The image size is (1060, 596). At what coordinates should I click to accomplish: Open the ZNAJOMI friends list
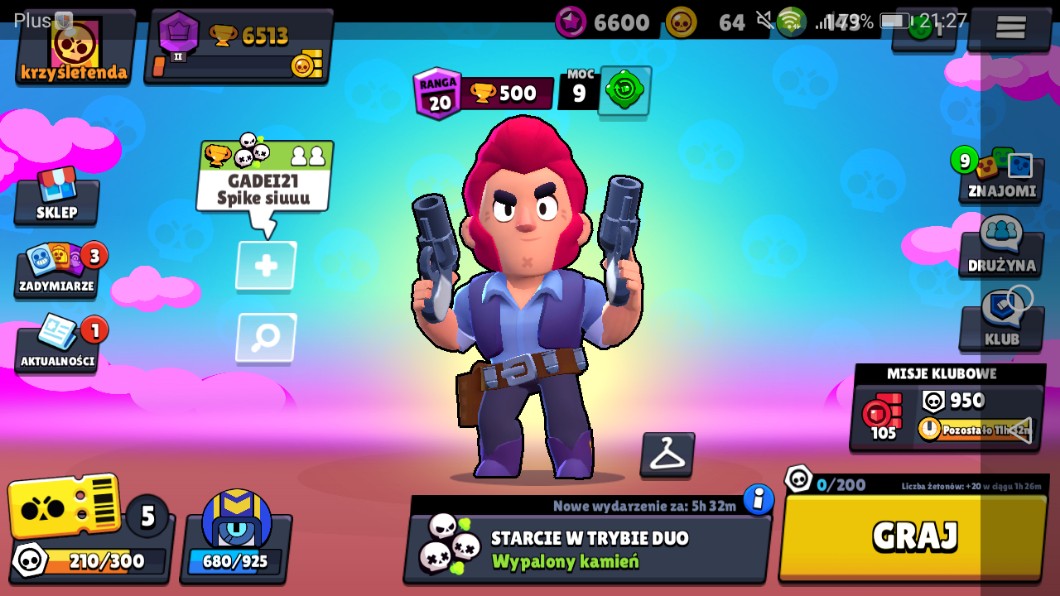(x=1001, y=177)
